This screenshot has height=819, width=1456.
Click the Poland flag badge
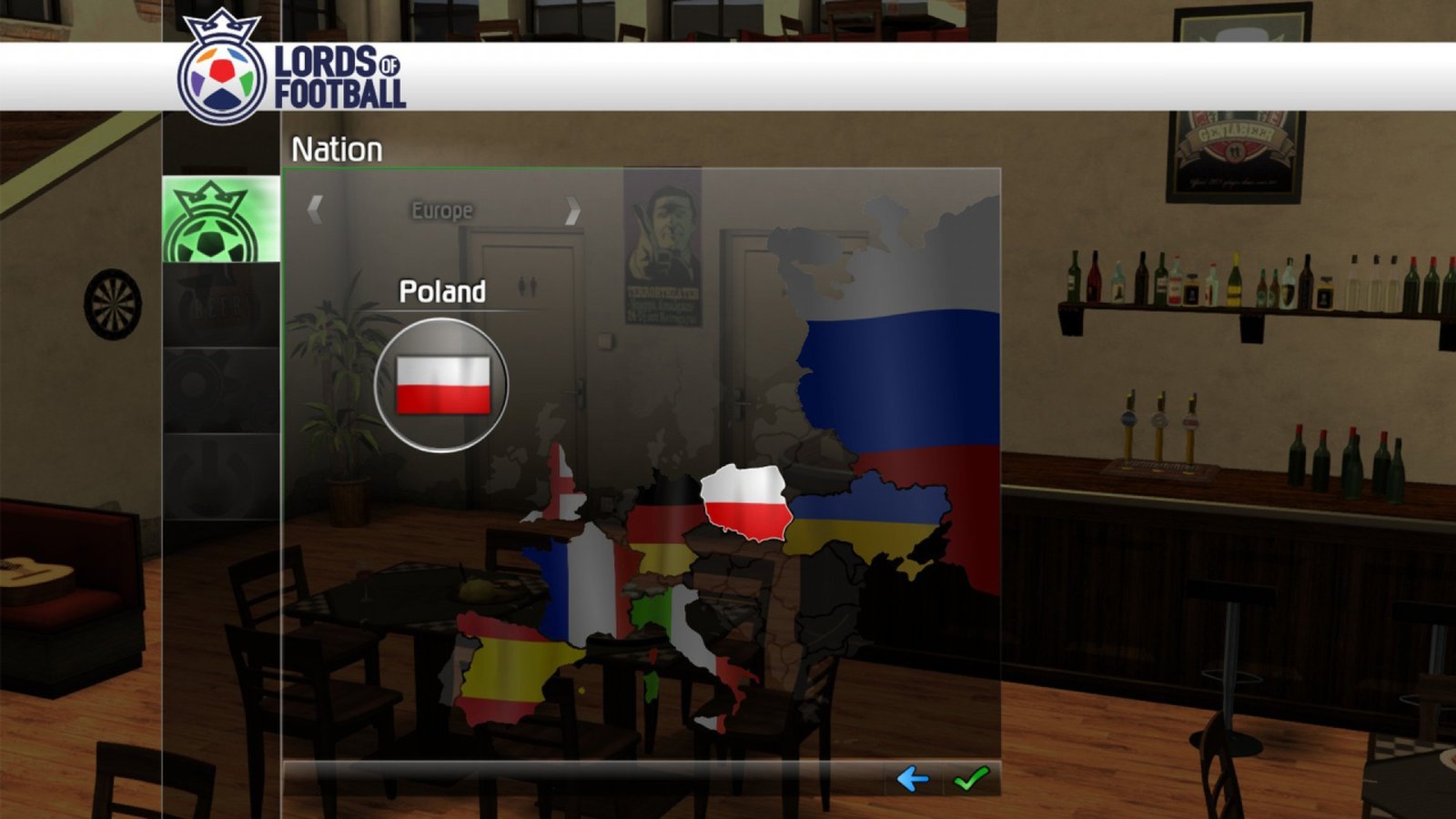[442, 385]
